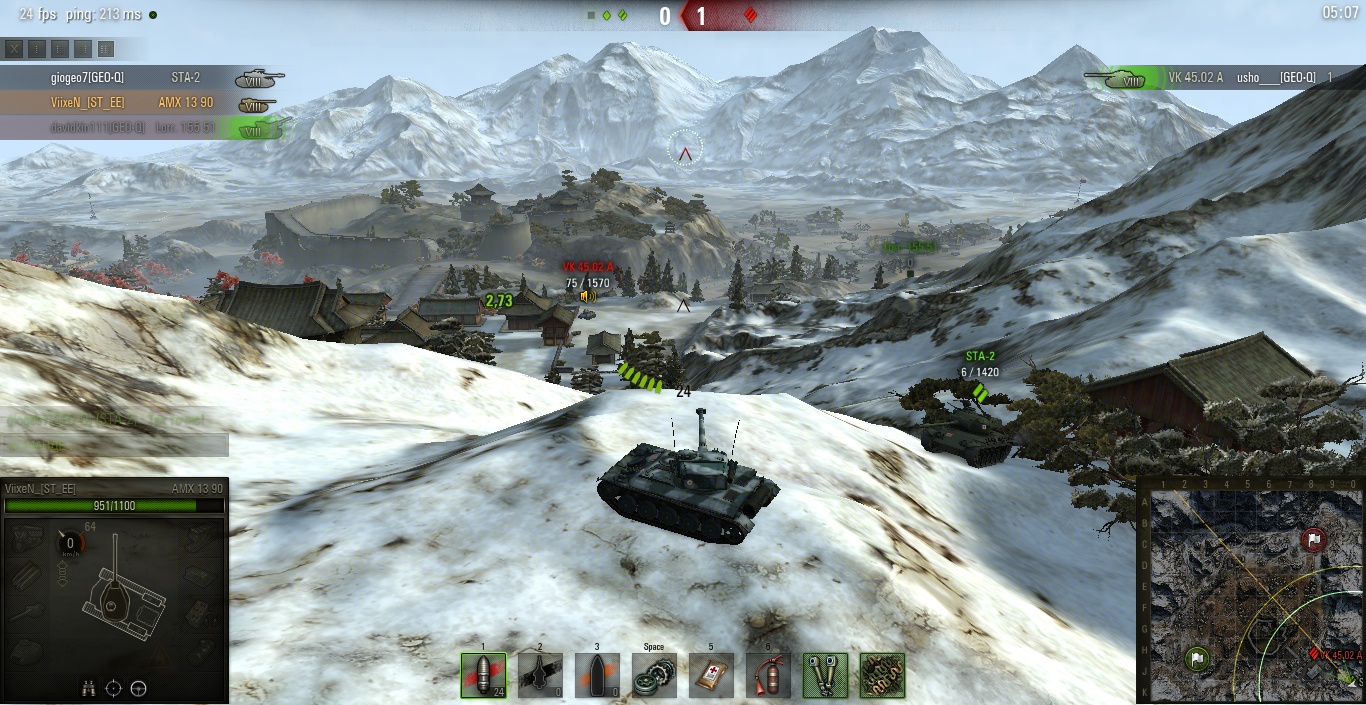Viewport: 1366px width, 705px height.
Task: Use the repair kit consumable
Action: point(654,675)
